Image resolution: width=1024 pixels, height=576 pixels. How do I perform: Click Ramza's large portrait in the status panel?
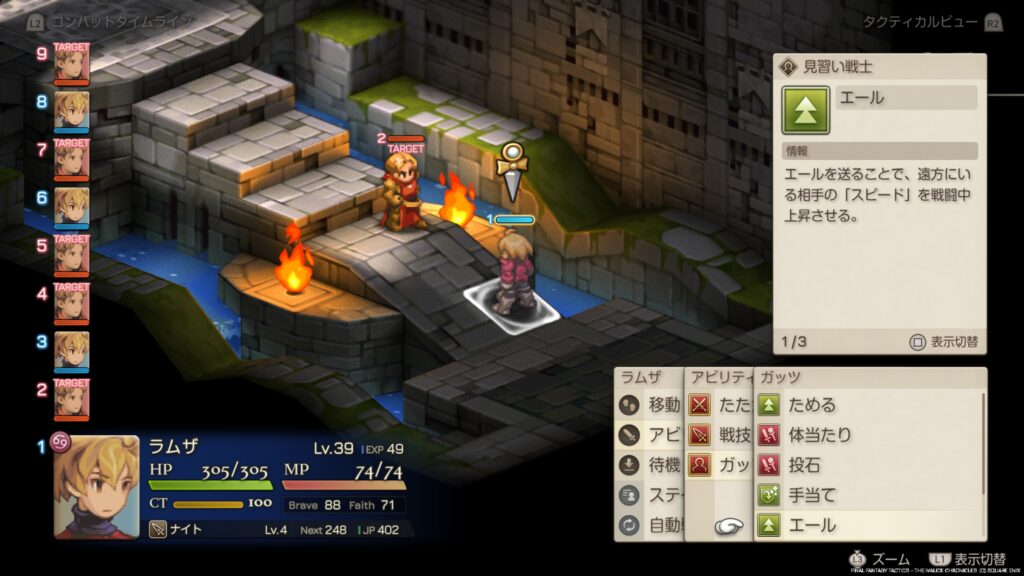[103, 486]
